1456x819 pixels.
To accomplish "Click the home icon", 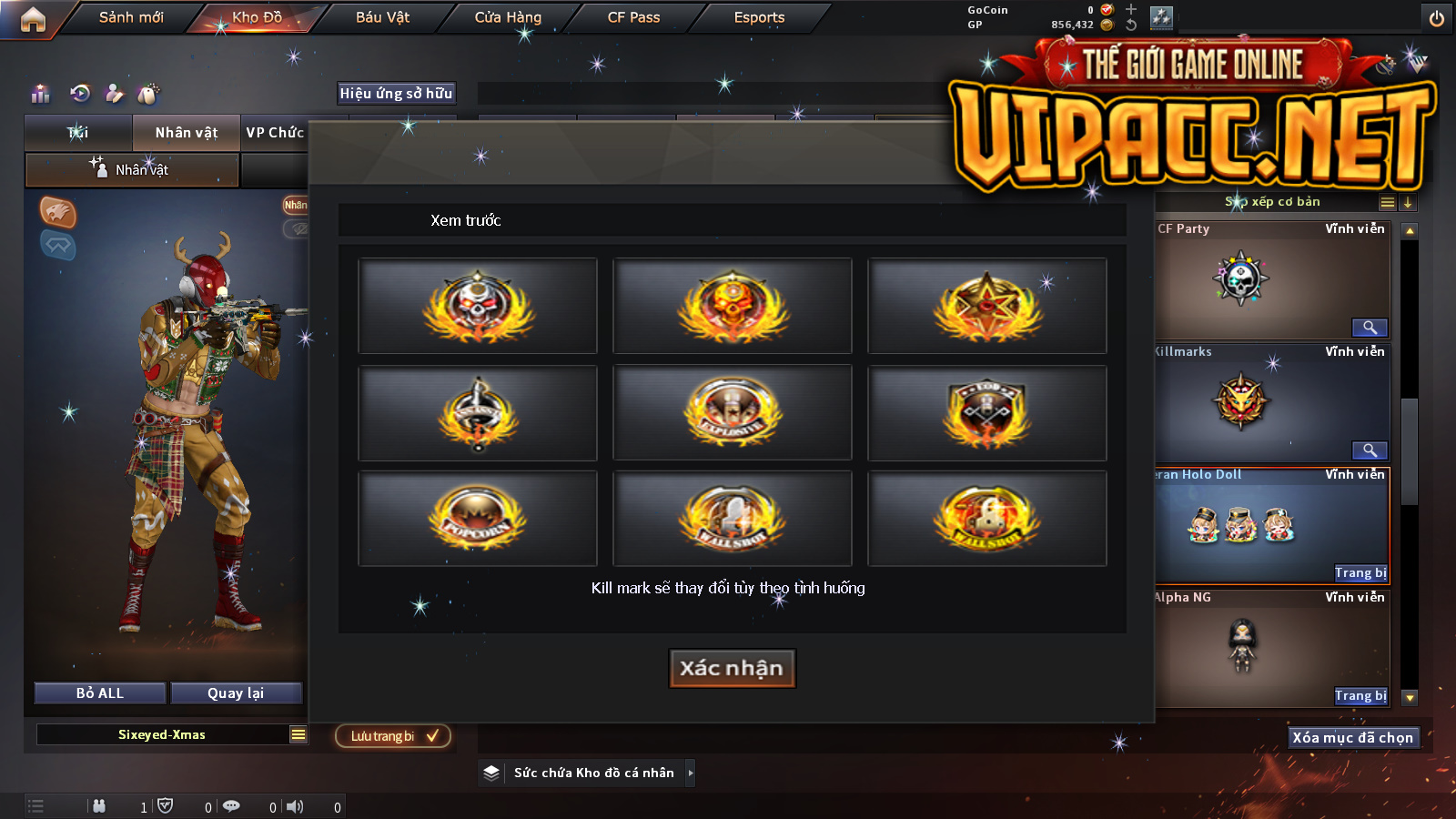I will click(x=33, y=19).
